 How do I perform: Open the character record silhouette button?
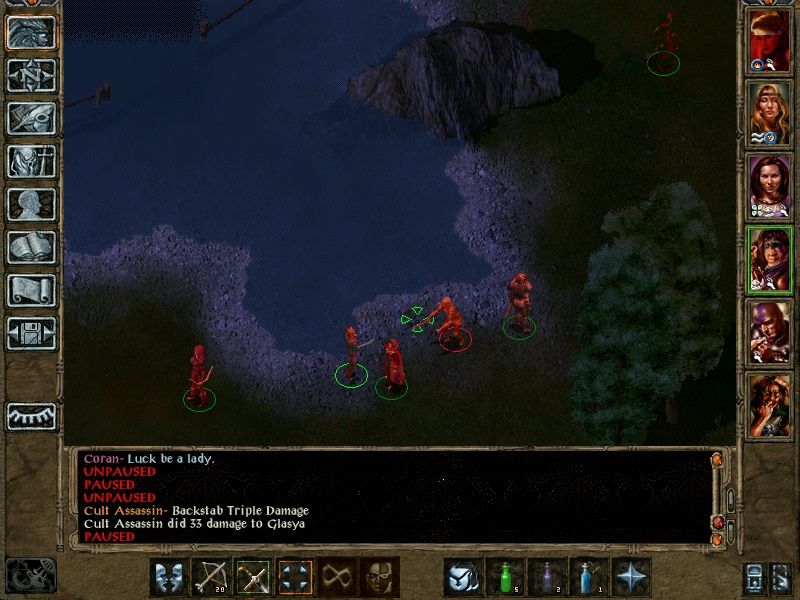point(32,205)
